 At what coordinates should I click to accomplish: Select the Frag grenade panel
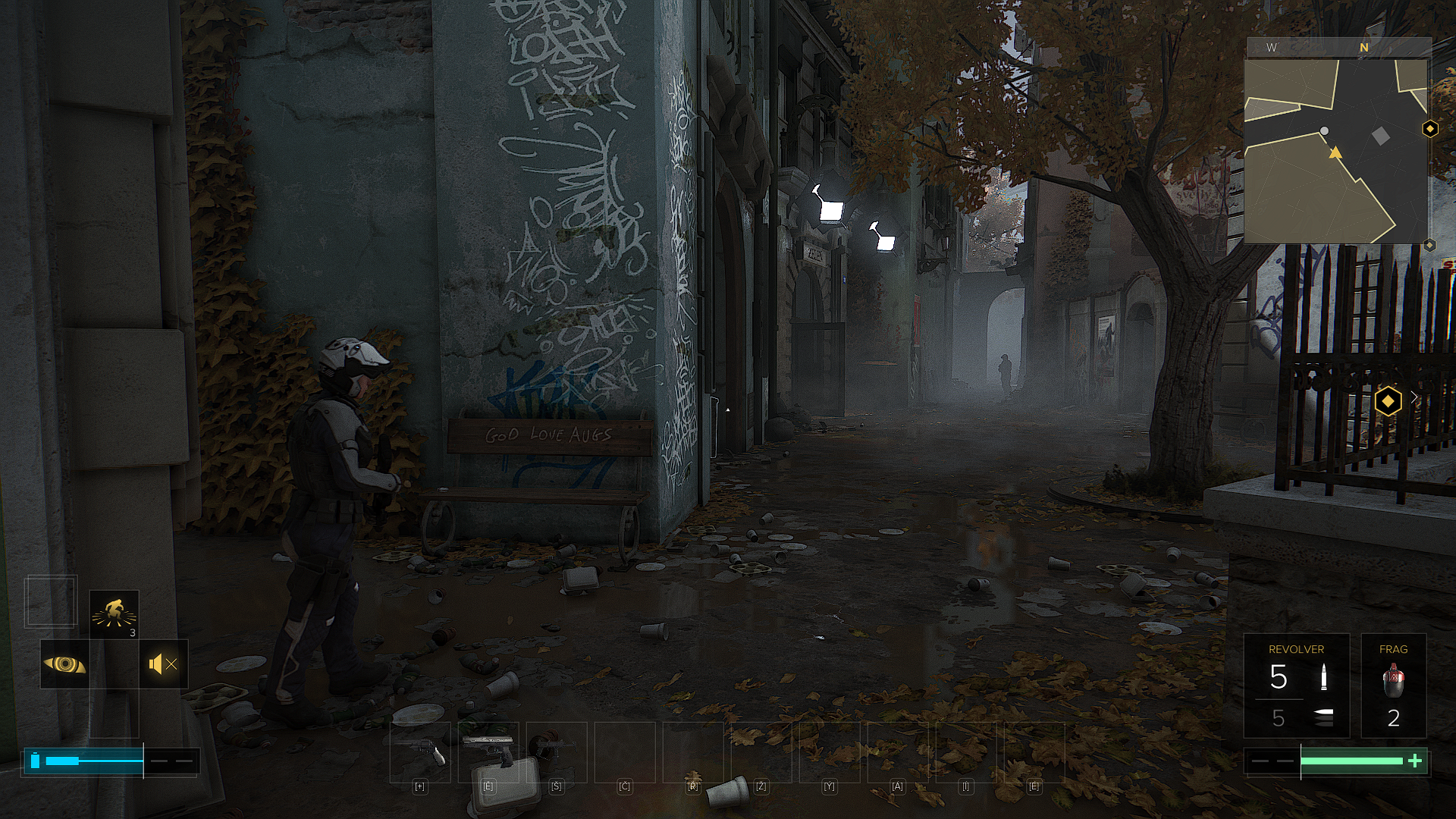pos(1393,686)
